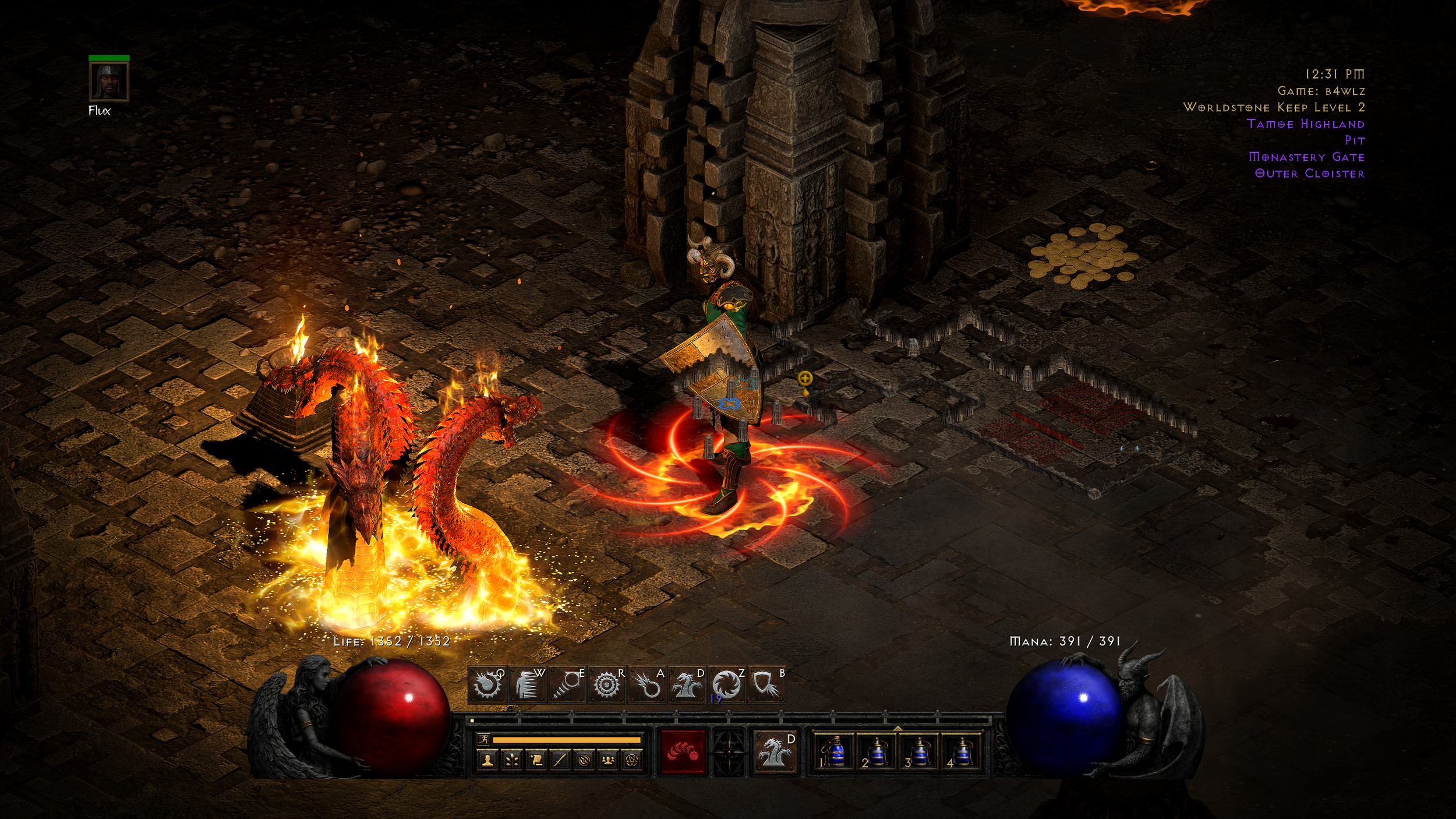
Task: Activate the B hotkey shield skill
Action: coord(766,684)
